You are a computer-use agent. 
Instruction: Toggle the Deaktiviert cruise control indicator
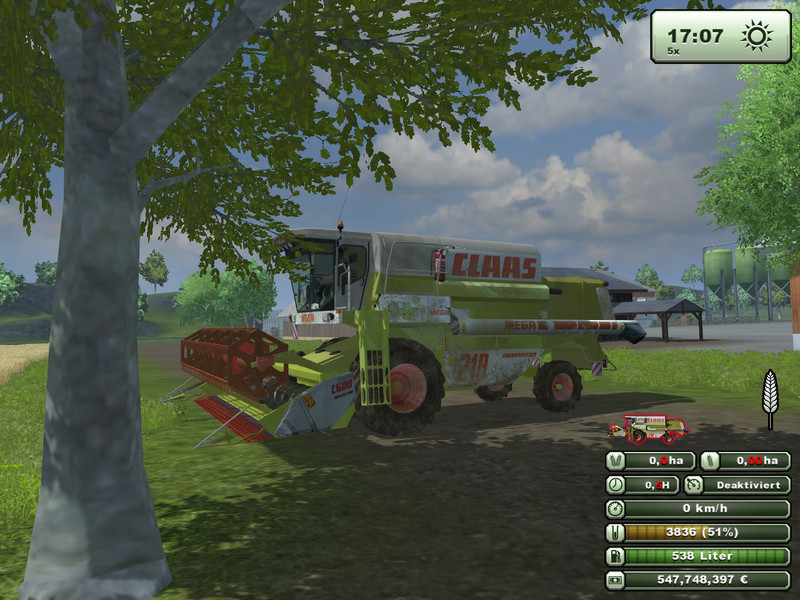click(740, 484)
